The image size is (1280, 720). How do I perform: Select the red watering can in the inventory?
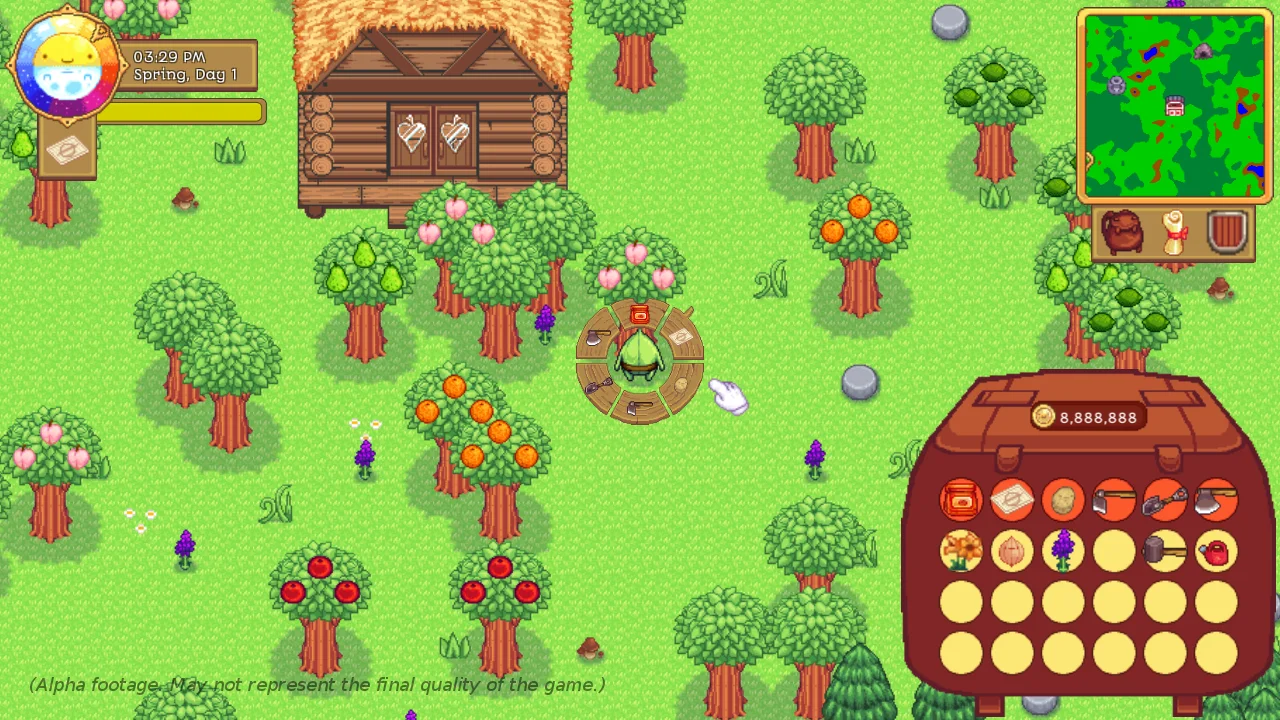click(1216, 552)
